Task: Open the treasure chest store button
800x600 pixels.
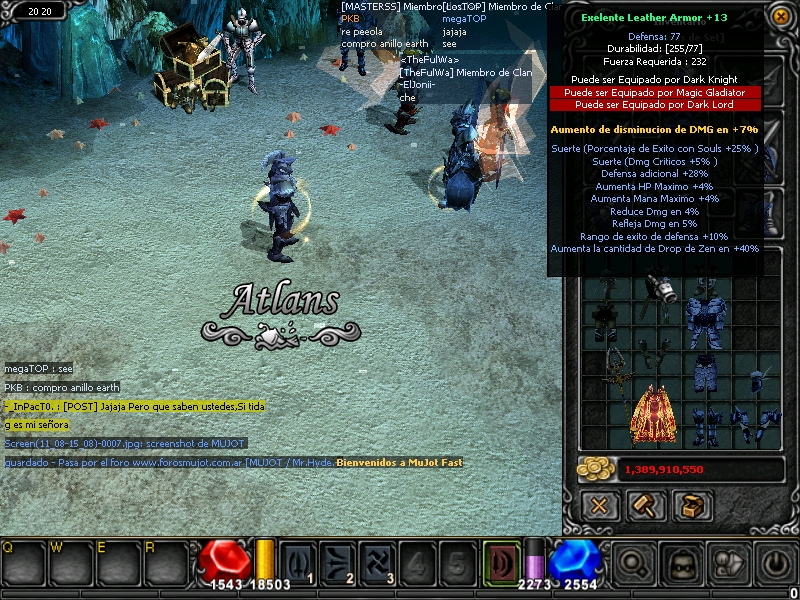Action: pyautogui.click(x=692, y=505)
